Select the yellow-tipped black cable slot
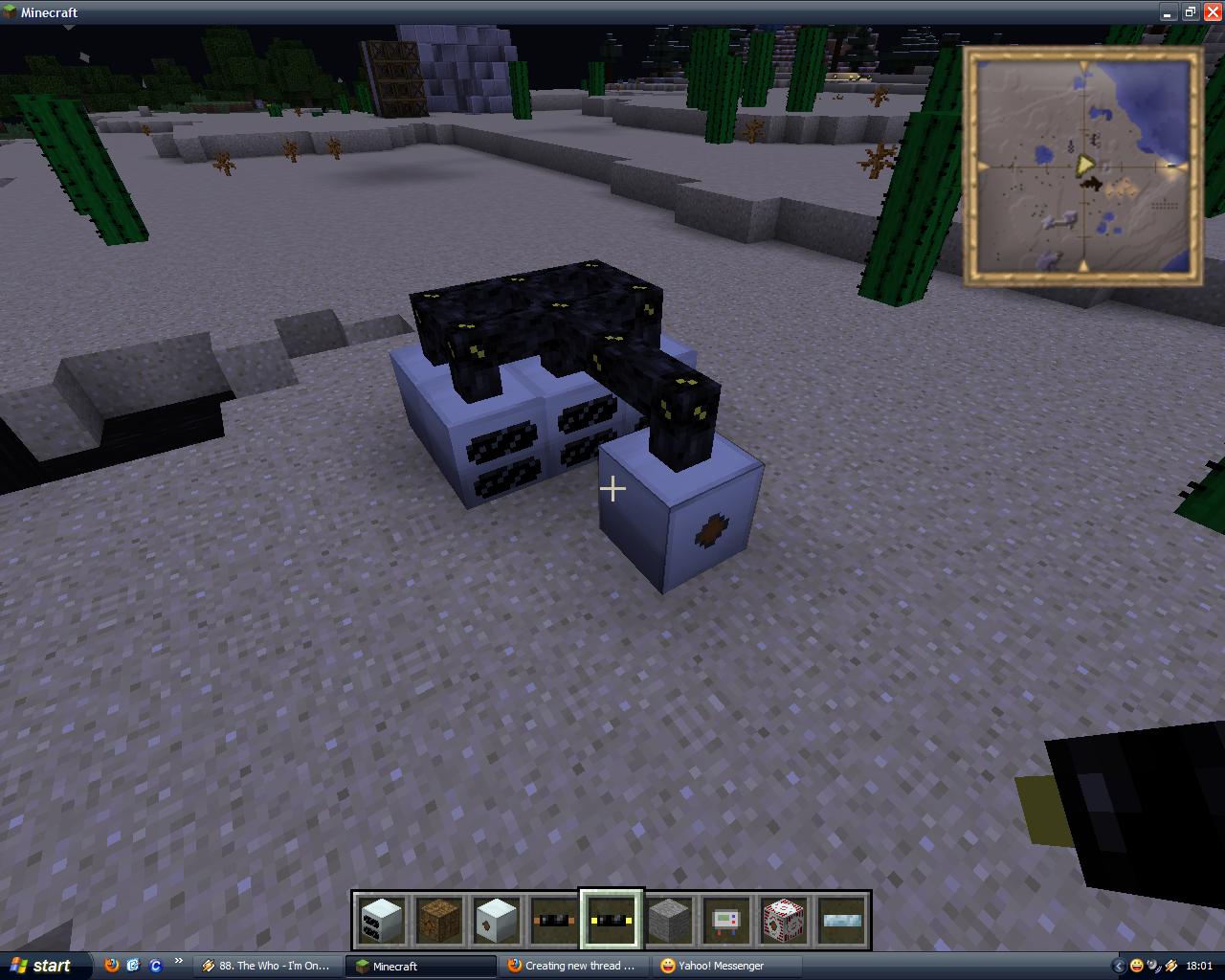Image resolution: width=1225 pixels, height=980 pixels. point(612,921)
